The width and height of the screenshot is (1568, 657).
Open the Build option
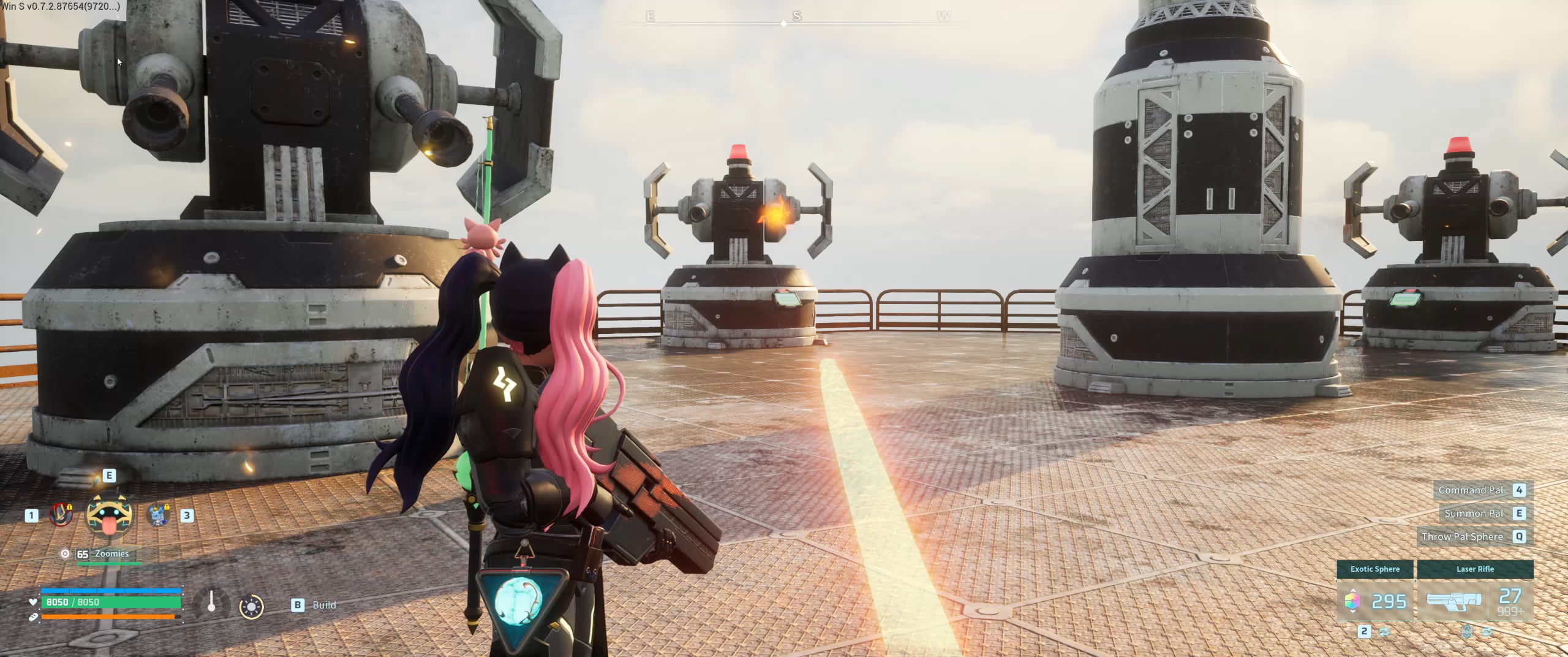tap(323, 605)
